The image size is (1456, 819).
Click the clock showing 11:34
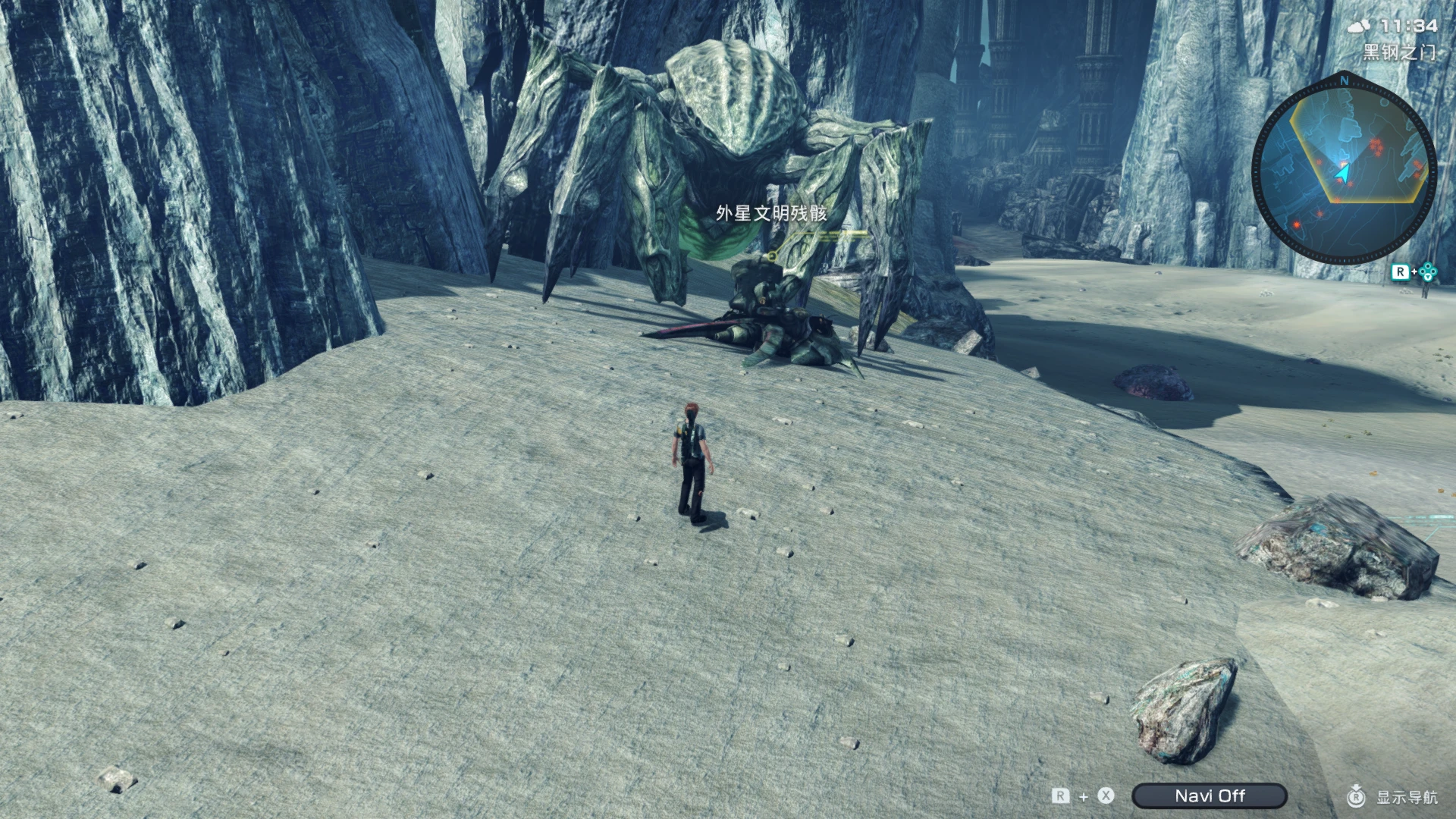pos(1408,26)
